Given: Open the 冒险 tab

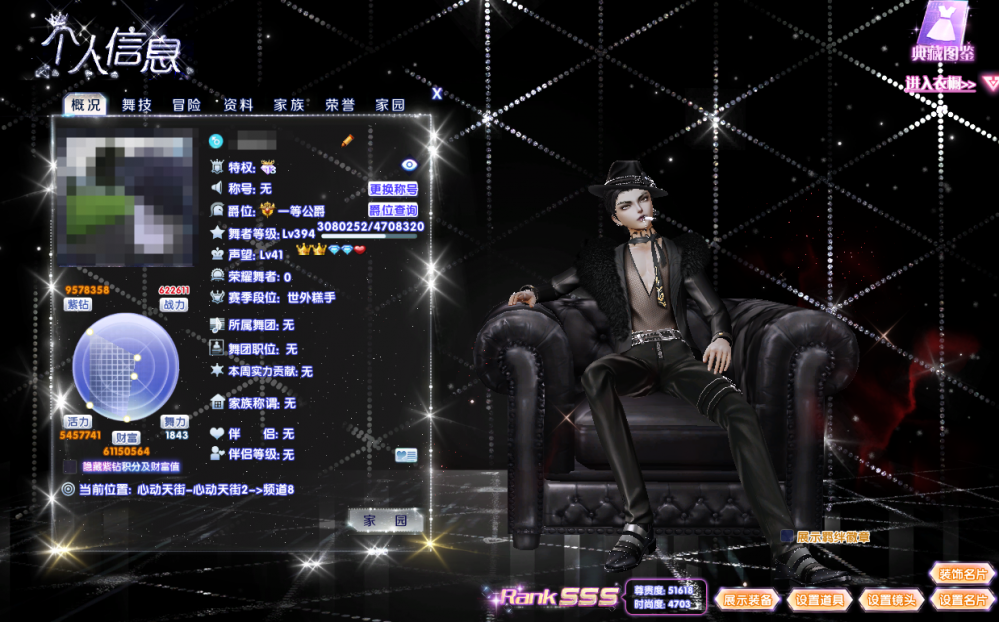Looking at the screenshot, I should [187, 104].
